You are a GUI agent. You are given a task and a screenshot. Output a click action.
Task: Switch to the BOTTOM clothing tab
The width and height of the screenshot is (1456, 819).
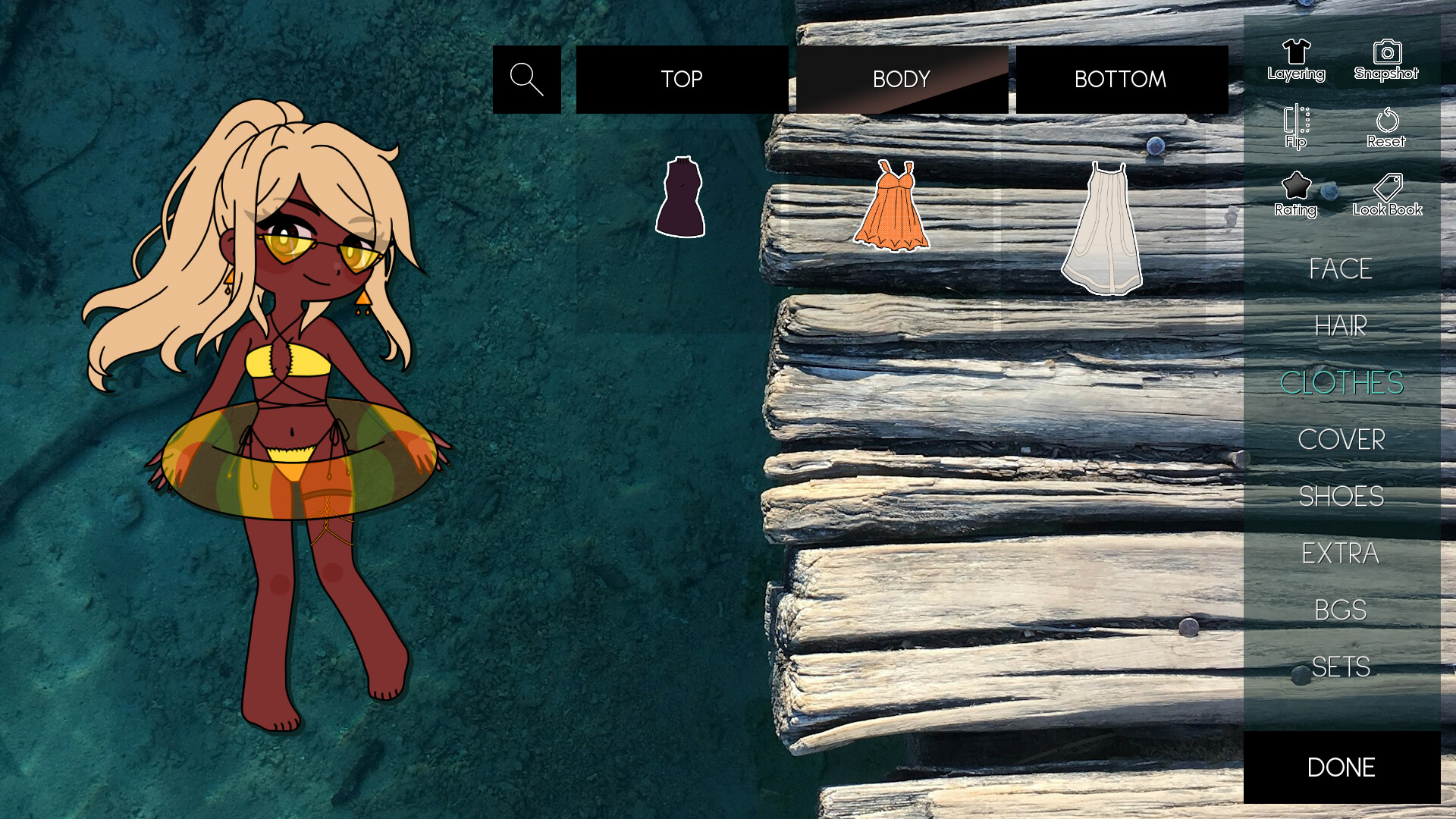(1120, 79)
